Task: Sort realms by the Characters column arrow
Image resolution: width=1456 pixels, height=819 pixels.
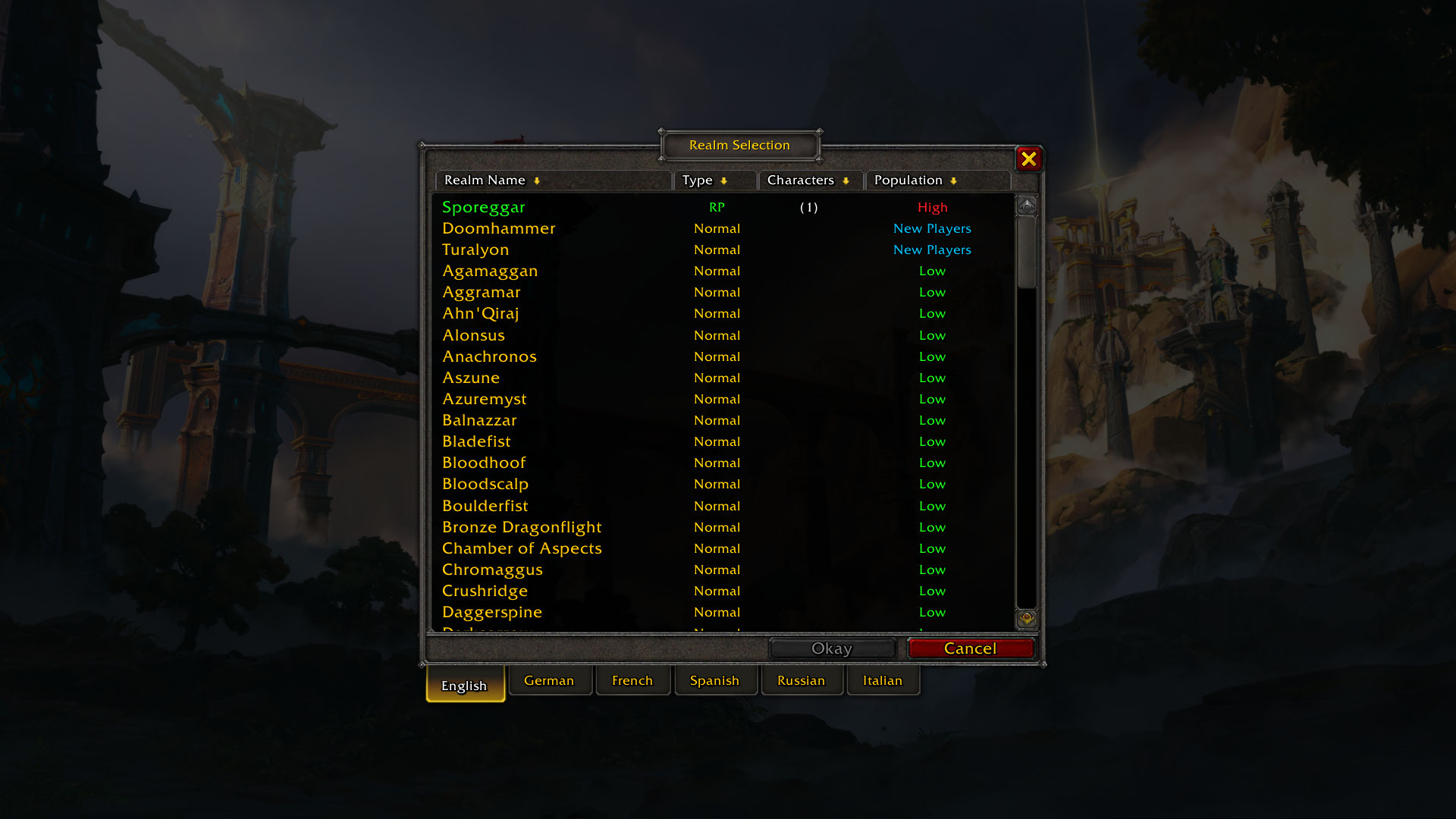Action: click(847, 180)
